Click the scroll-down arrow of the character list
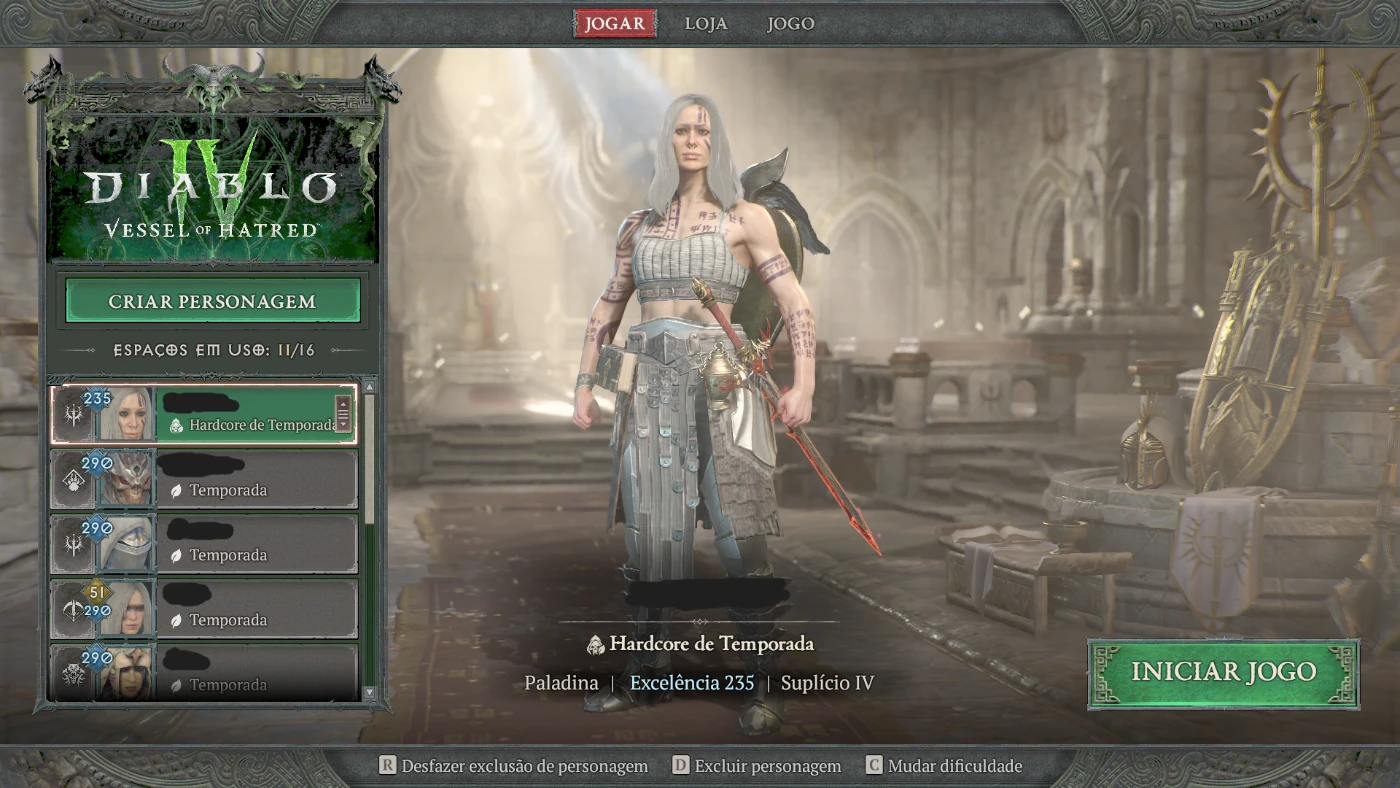This screenshot has width=1400, height=788. (369, 692)
